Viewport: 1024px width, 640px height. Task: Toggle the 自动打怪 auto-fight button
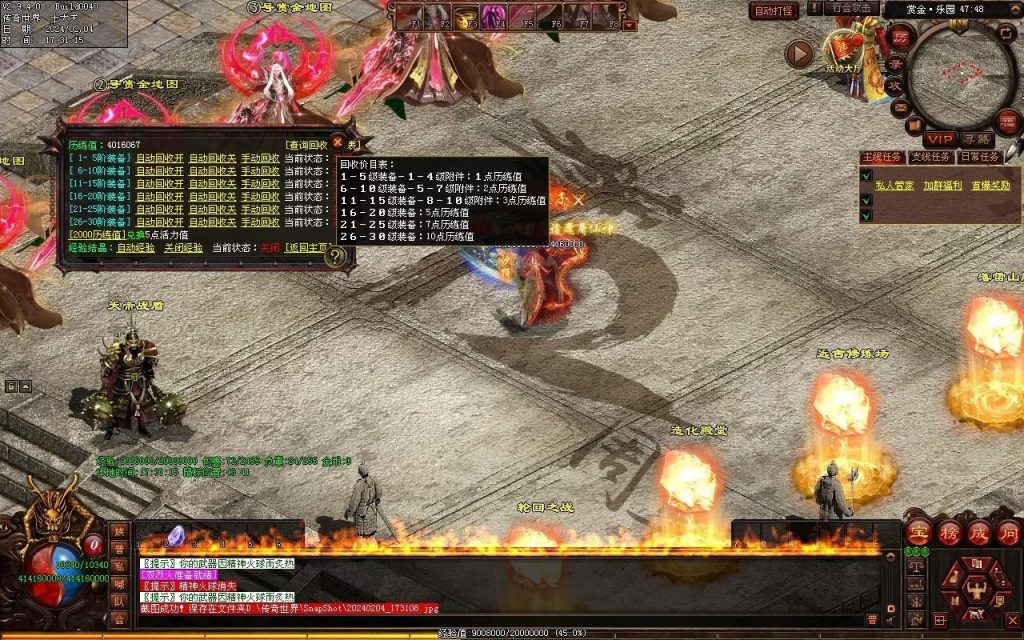(x=774, y=10)
